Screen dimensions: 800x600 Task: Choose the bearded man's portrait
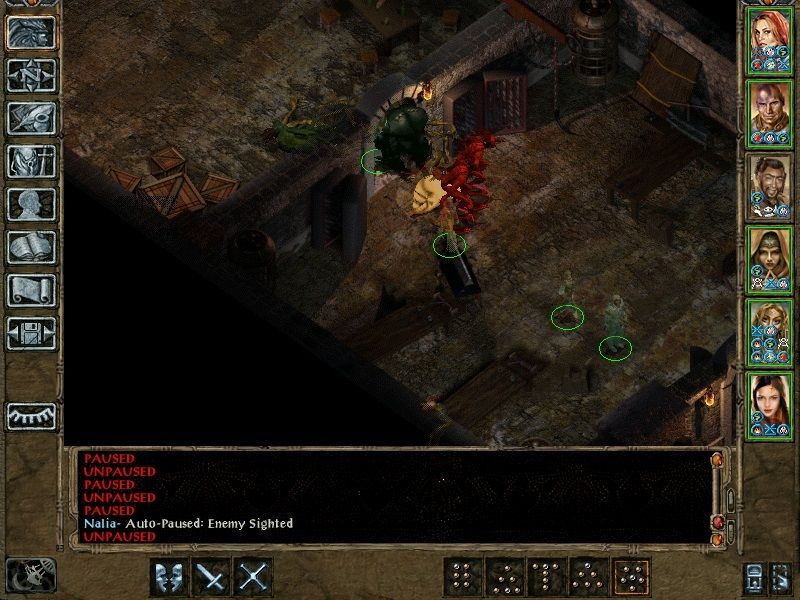(x=770, y=185)
